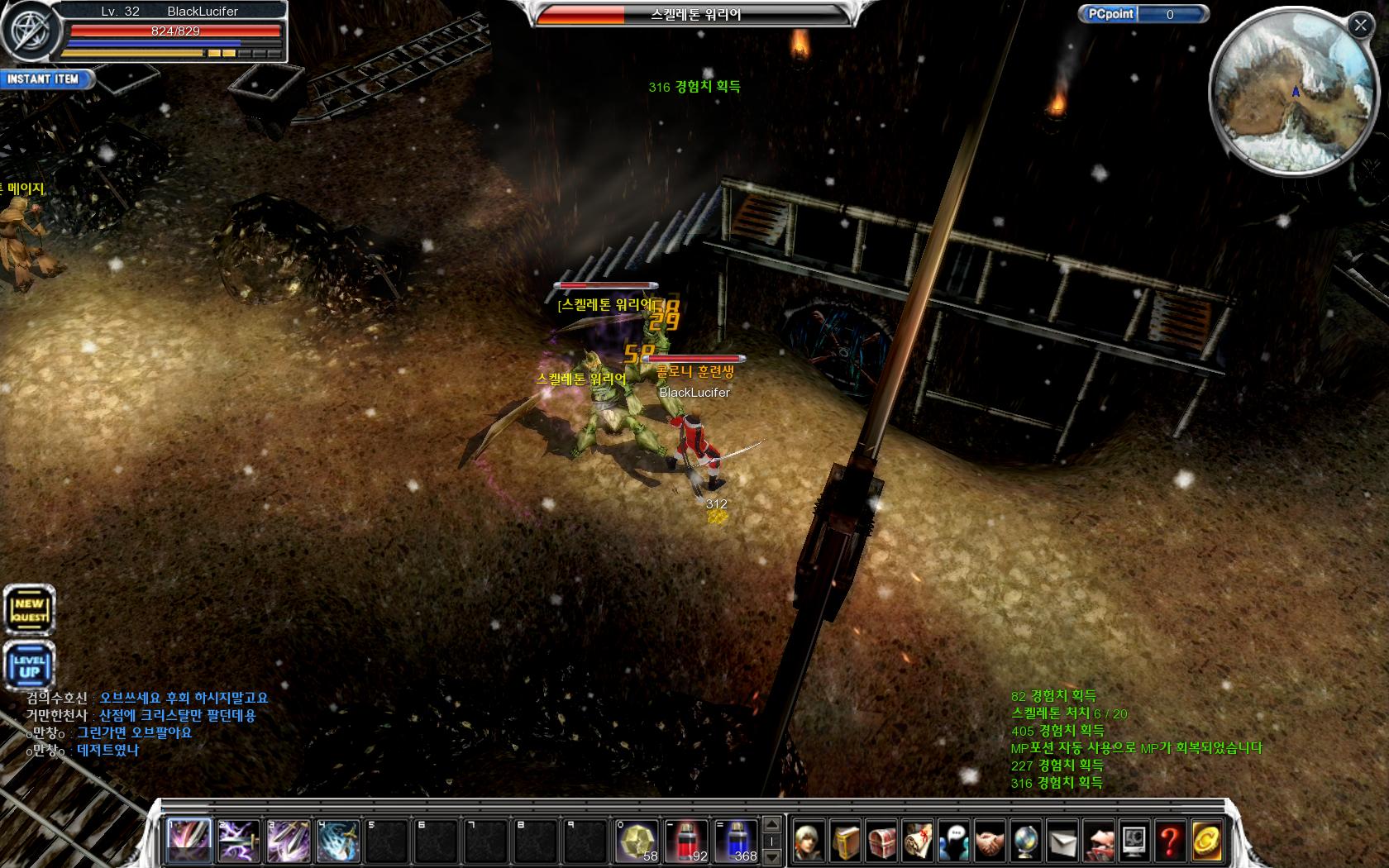
Task: Open the mail envelope icon
Action: tap(1062, 842)
